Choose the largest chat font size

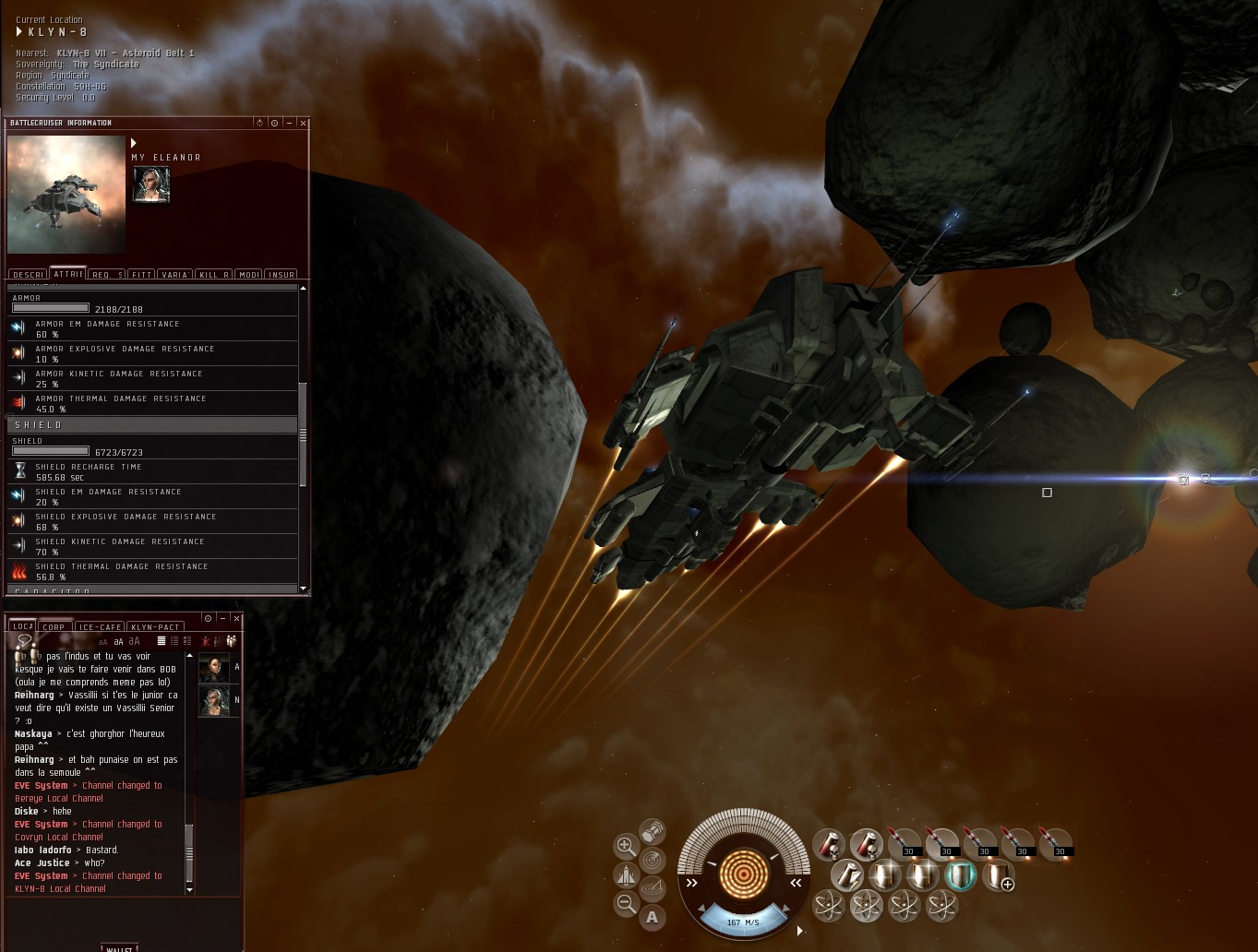point(135,641)
